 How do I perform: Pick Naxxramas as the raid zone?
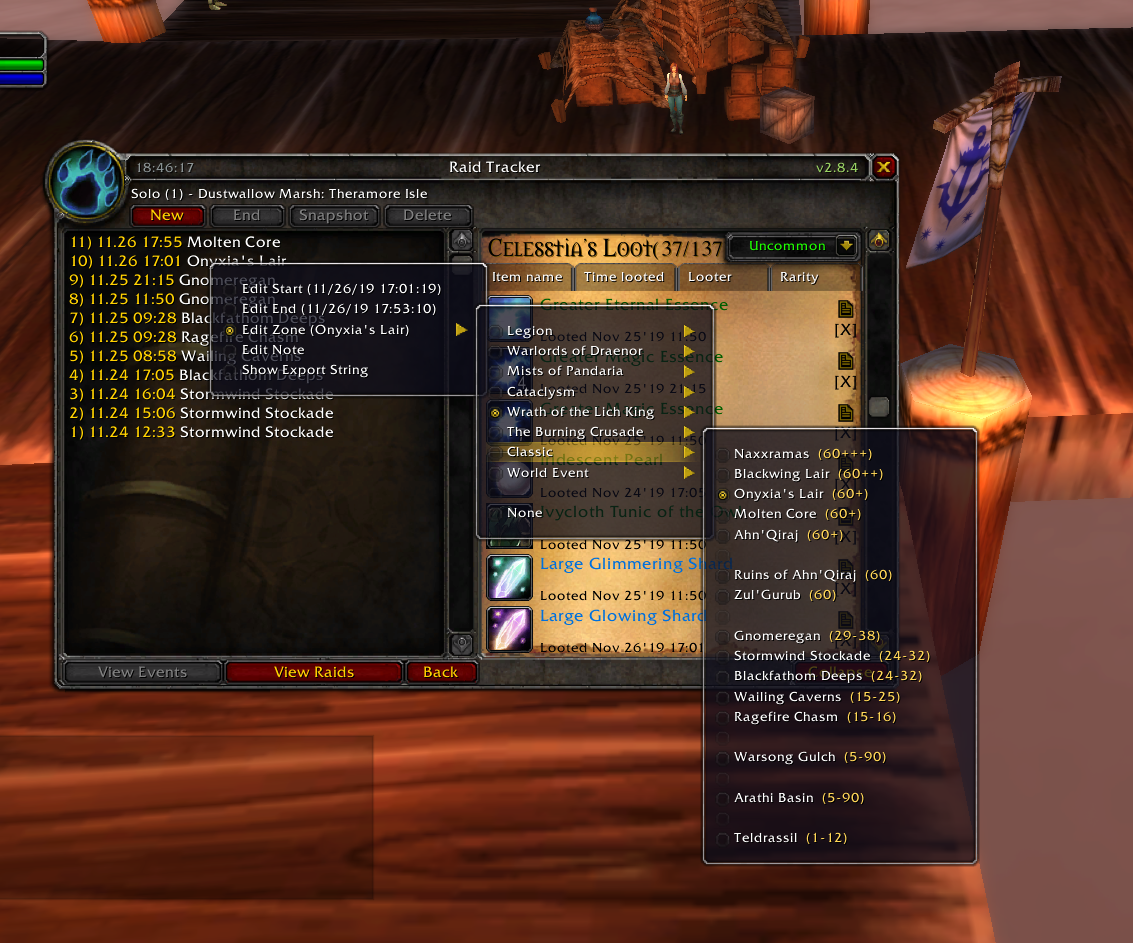771,454
